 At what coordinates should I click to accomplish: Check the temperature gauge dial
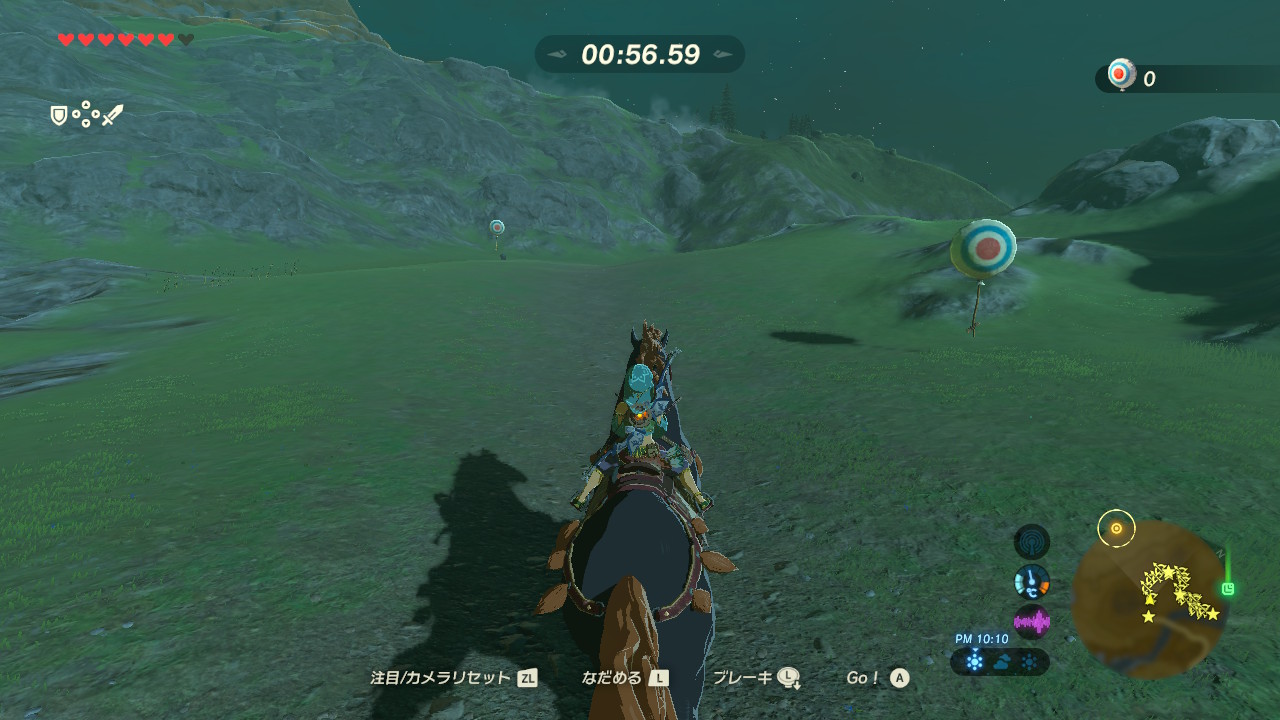1032,581
